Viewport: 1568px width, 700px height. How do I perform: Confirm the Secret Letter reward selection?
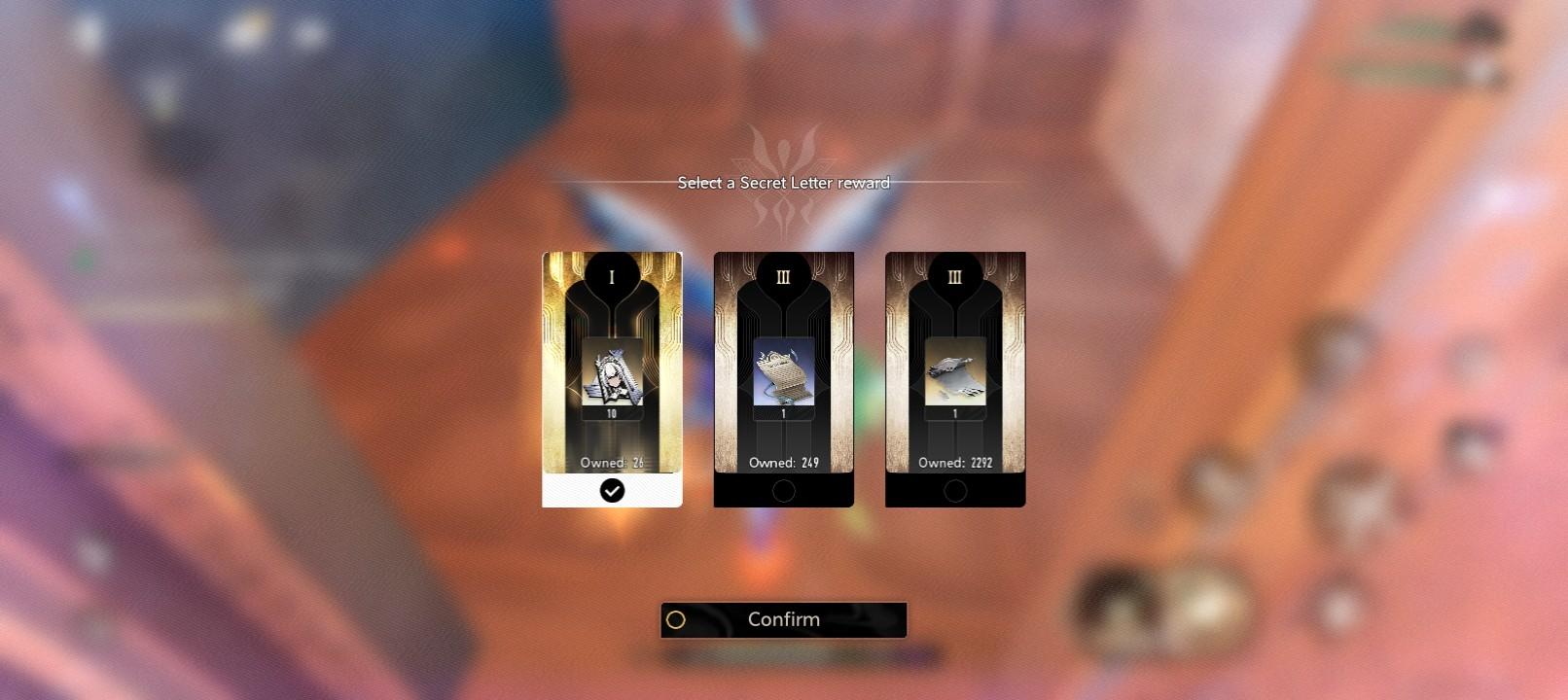783,619
